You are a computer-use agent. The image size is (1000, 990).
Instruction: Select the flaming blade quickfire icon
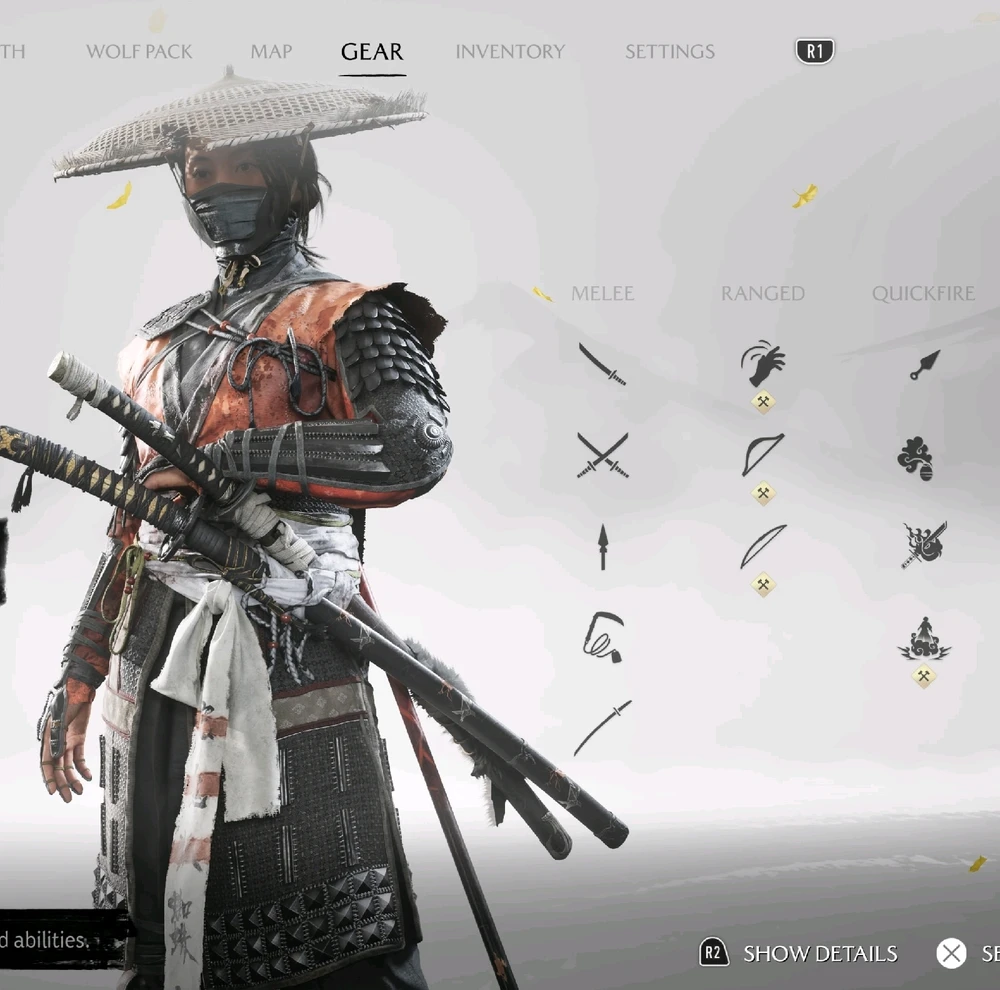(924, 546)
